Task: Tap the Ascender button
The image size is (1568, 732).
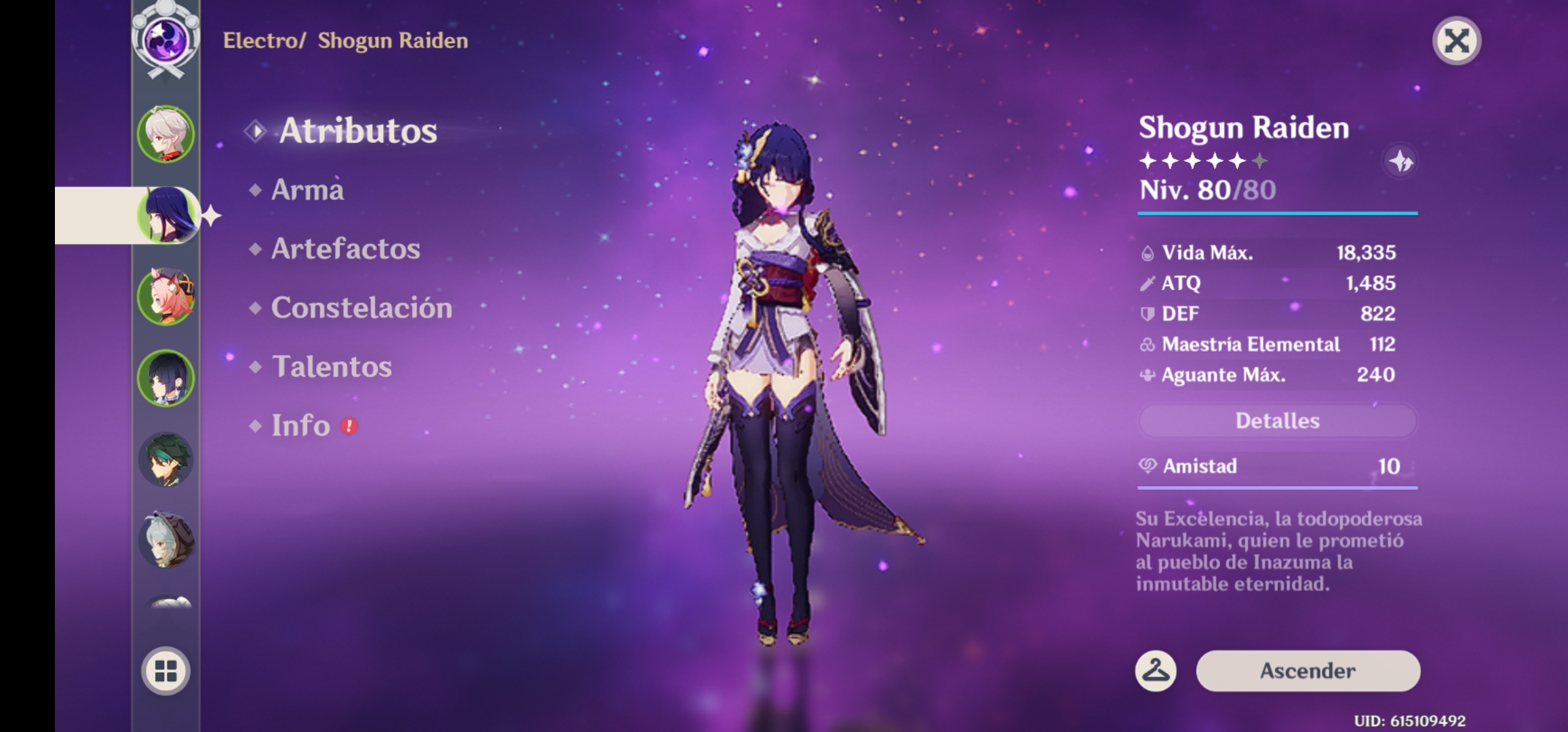Action: [x=1308, y=671]
